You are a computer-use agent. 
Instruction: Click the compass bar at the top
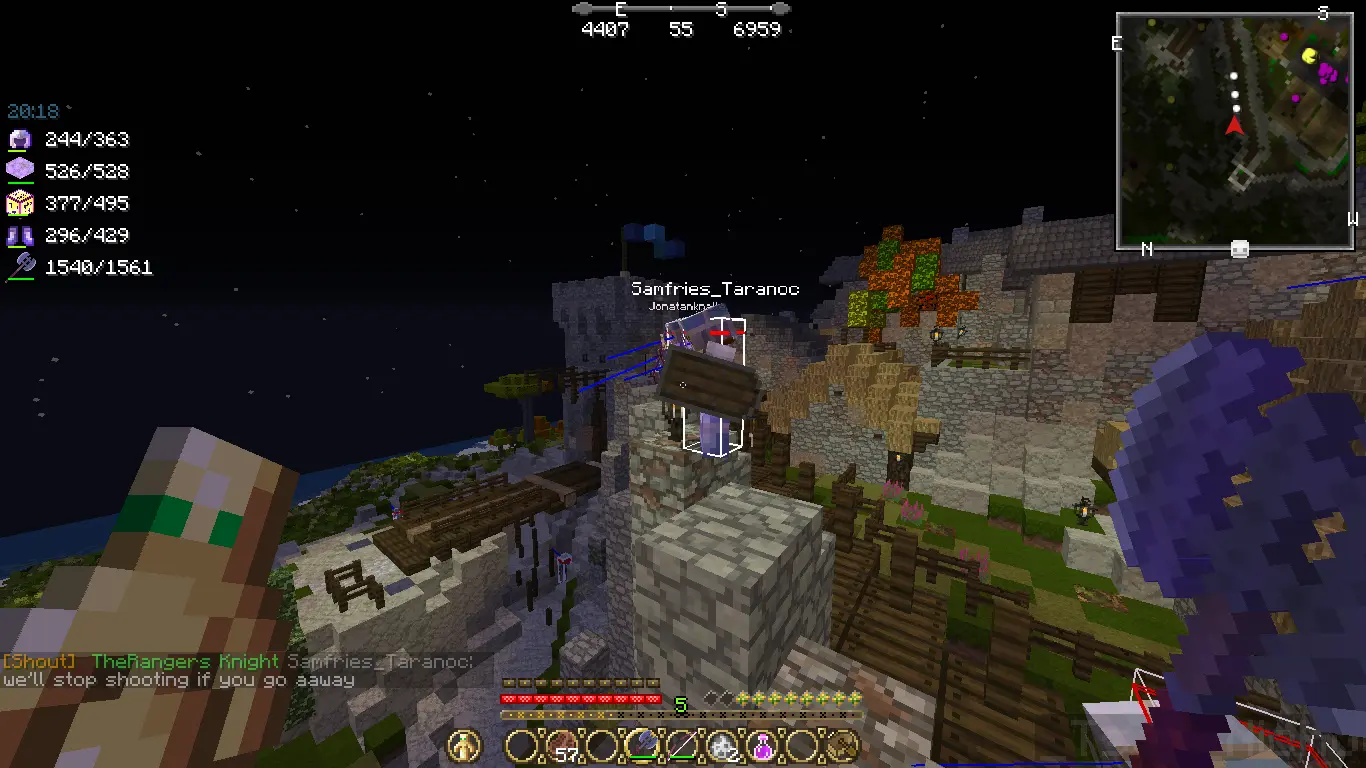681,9
